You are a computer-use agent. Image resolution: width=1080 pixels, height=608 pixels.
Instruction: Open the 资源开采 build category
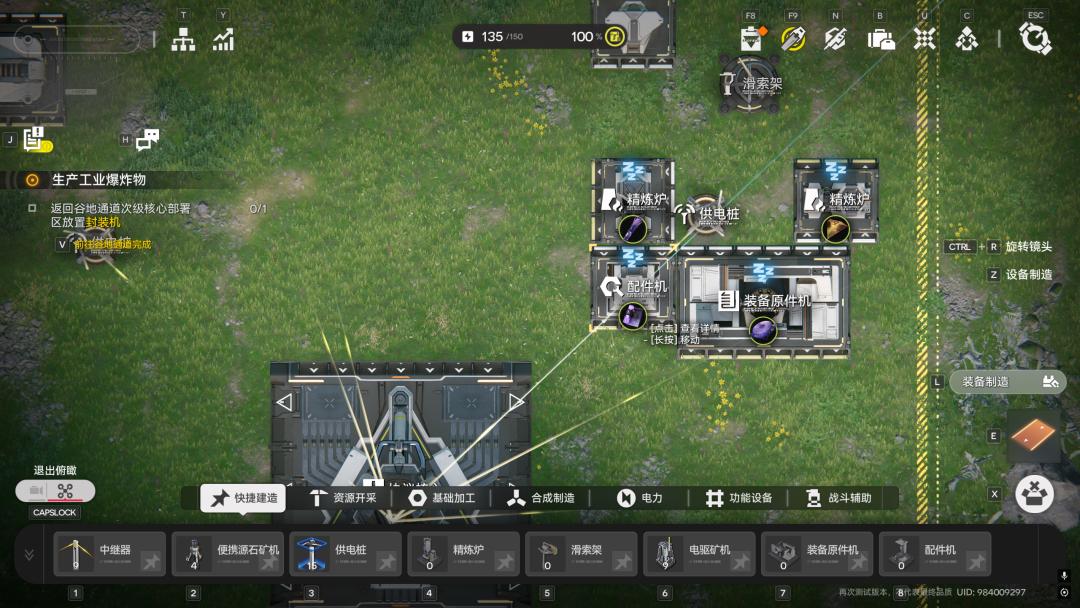pos(343,498)
